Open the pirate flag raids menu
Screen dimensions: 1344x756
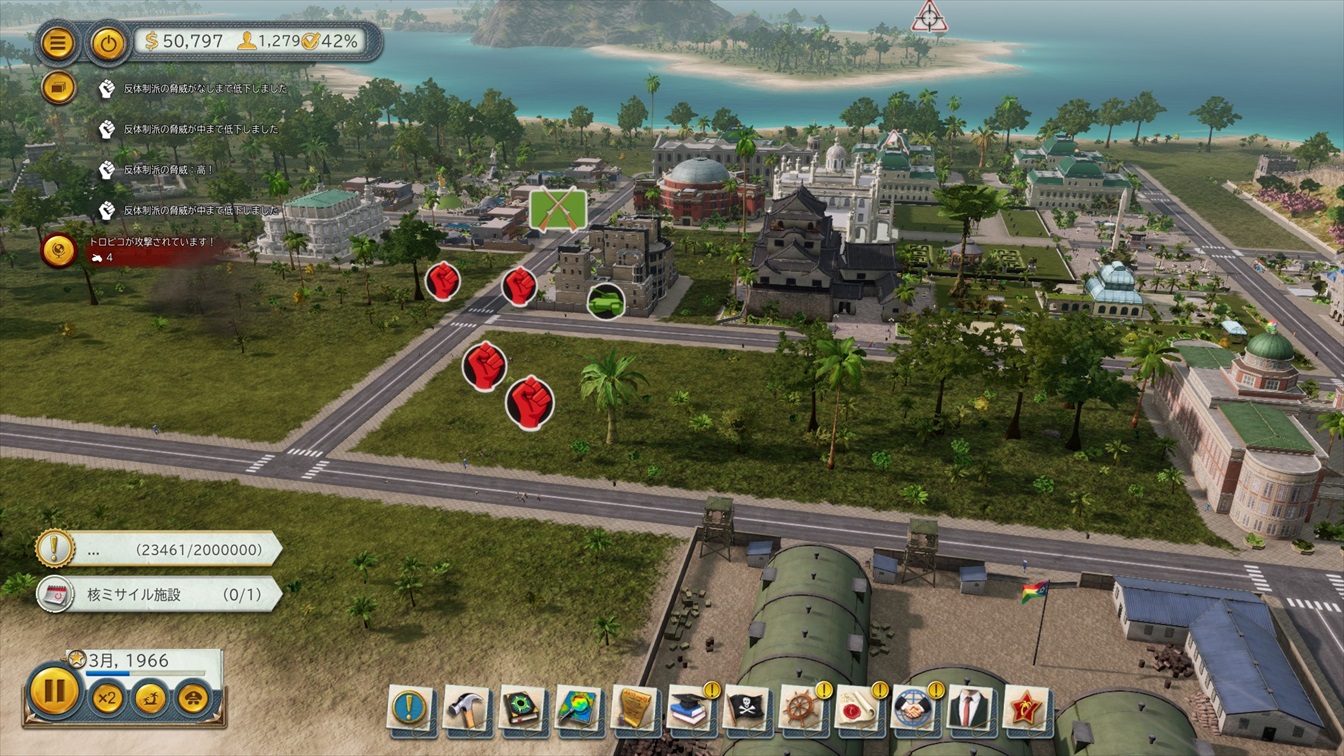[x=746, y=708]
